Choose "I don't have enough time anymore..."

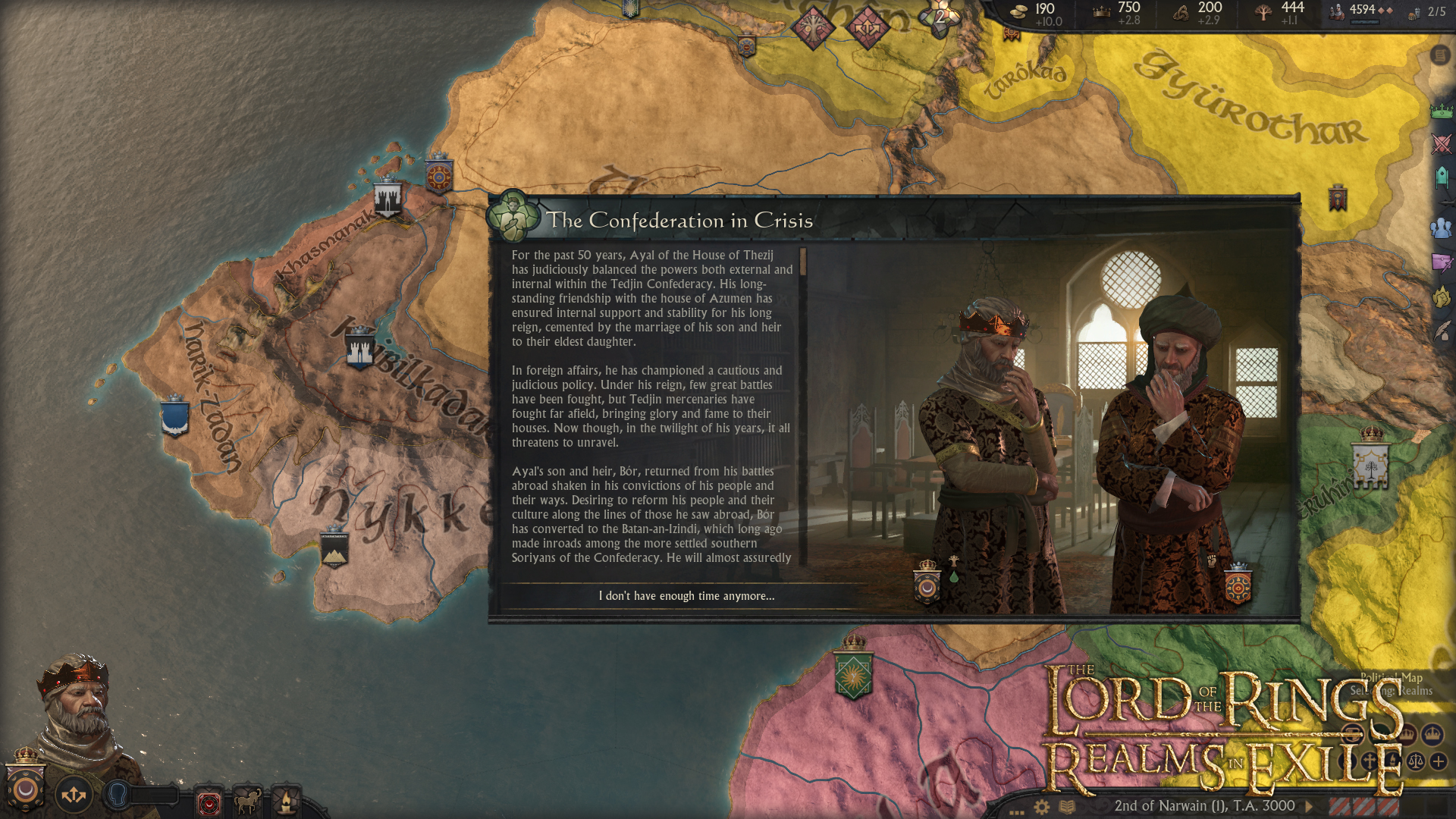coord(686,596)
